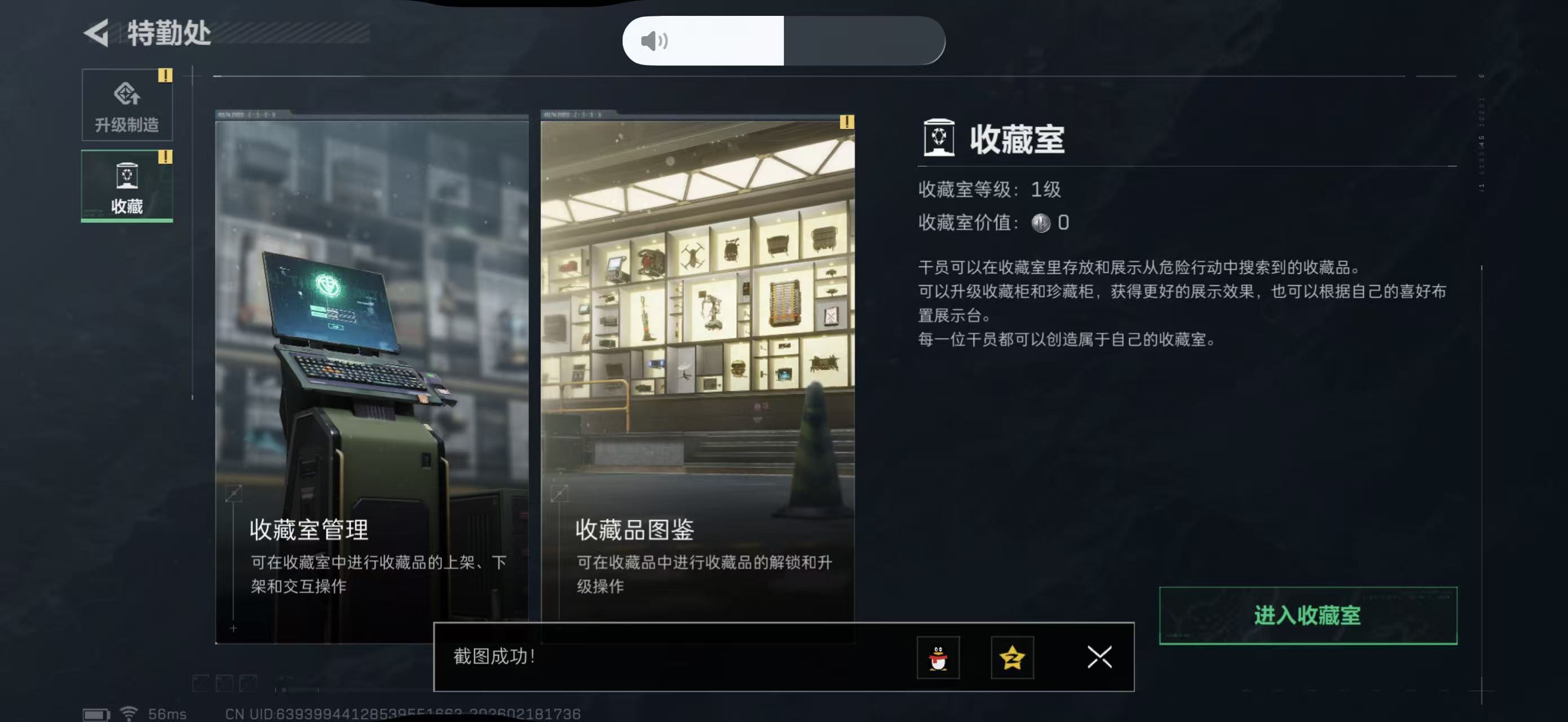Switch to the 升级制造 tab
Viewport: 1568px width, 722px height.
[127, 107]
